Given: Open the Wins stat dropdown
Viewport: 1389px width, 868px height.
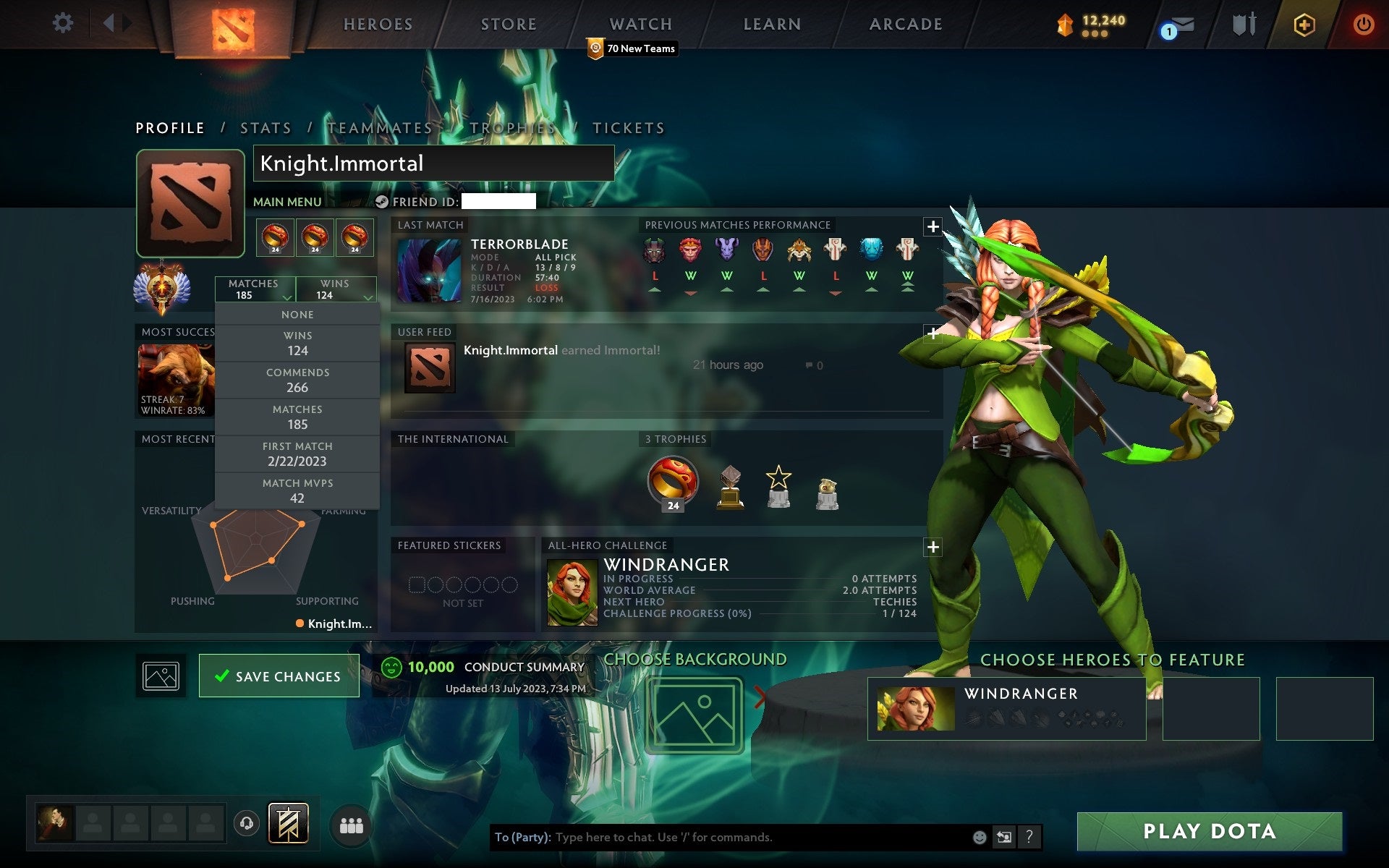Looking at the screenshot, I should click(336, 289).
